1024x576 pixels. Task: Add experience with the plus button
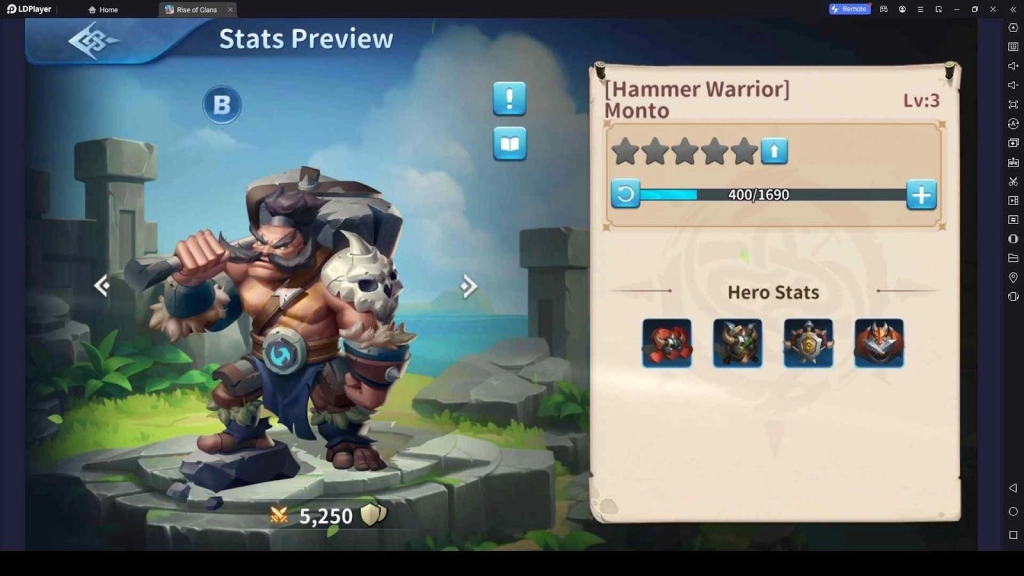921,194
